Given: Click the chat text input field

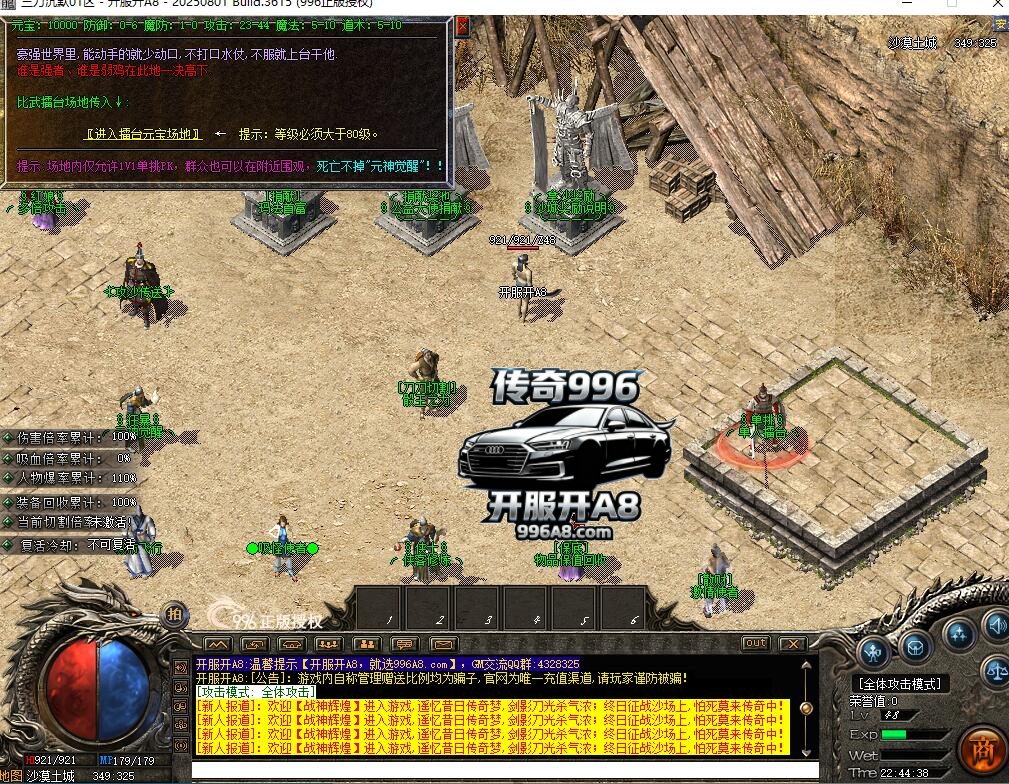Looking at the screenshot, I should tap(500, 770).
